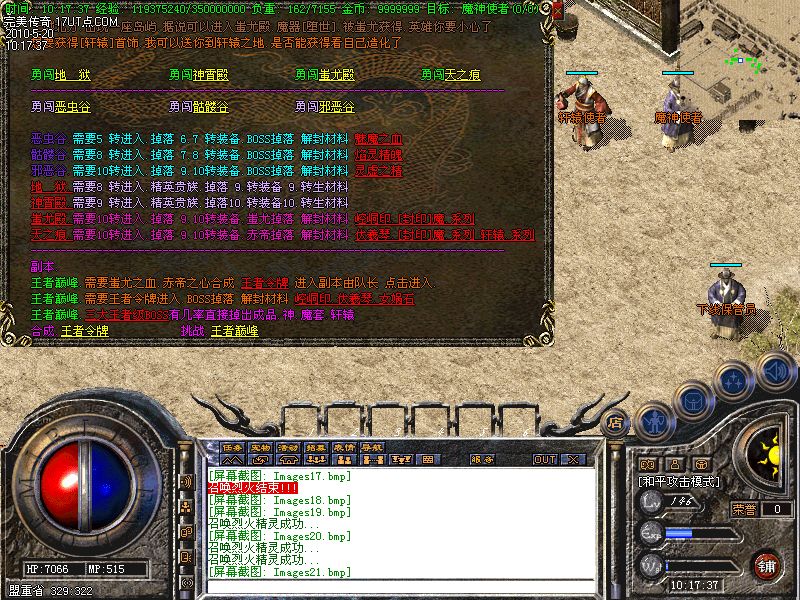This screenshot has width=800, height=600.
Task: Select the 骷髅谷 teleport link
Action: (210, 106)
